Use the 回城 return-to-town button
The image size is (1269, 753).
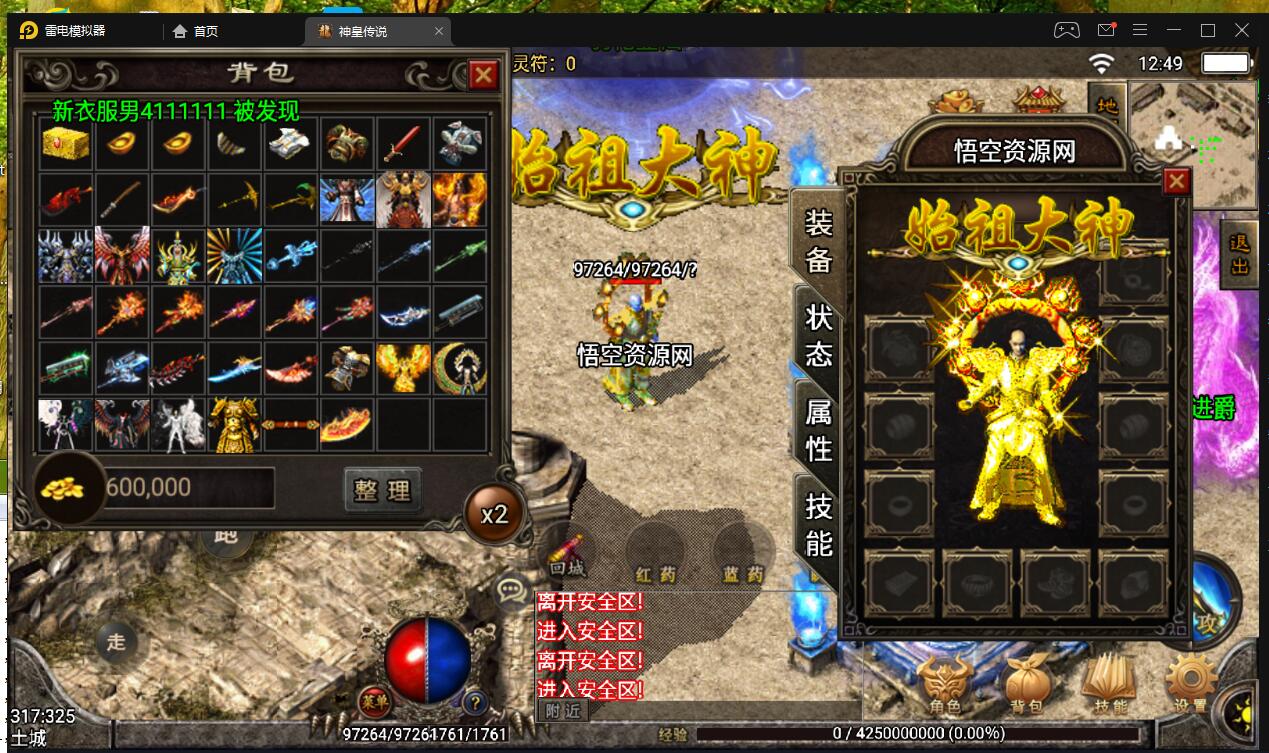(x=568, y=555)
